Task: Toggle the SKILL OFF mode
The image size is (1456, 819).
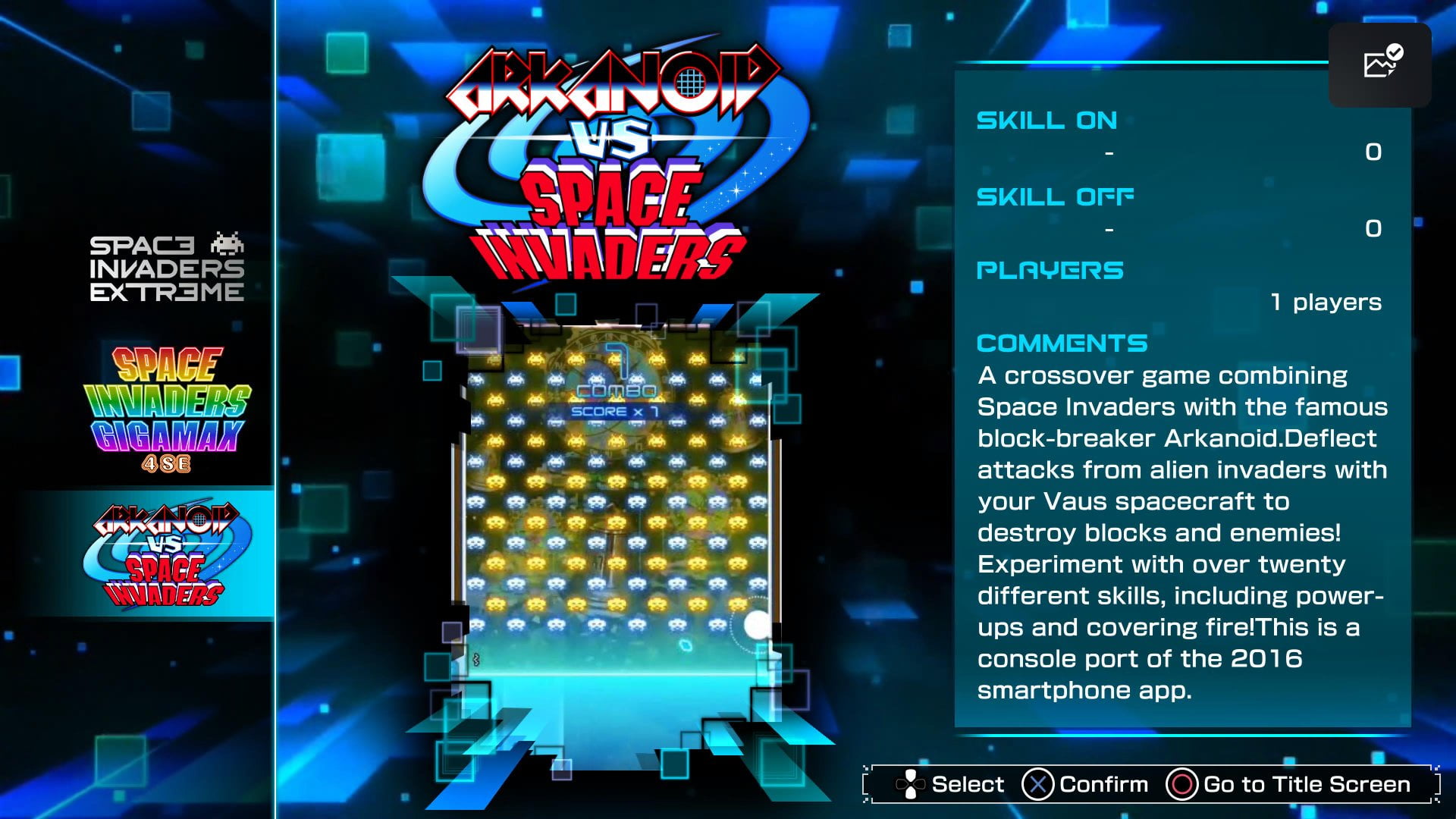Action: click(x=1055, y=196)
